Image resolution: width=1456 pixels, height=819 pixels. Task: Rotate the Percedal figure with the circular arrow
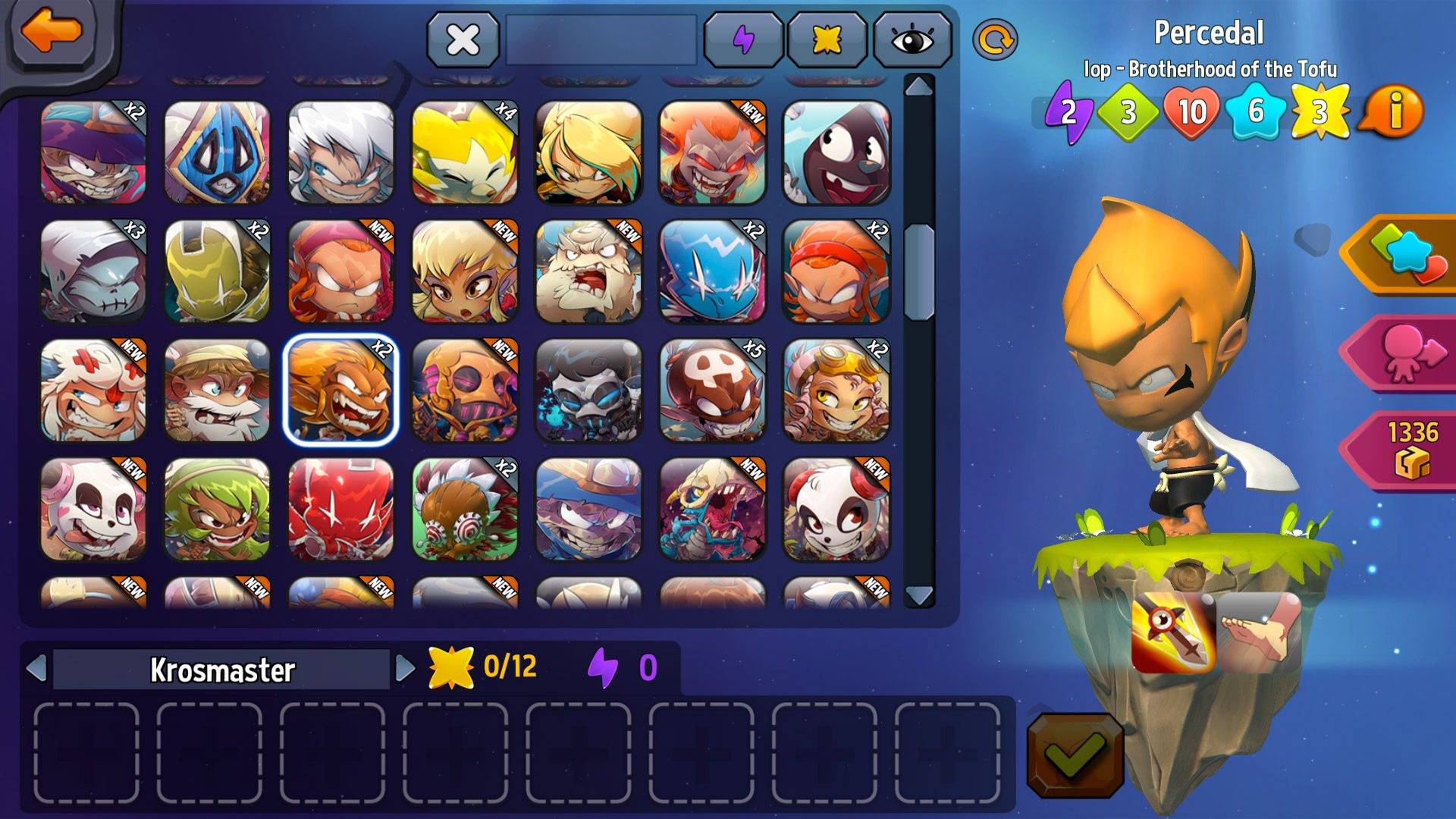pos(994,39)
